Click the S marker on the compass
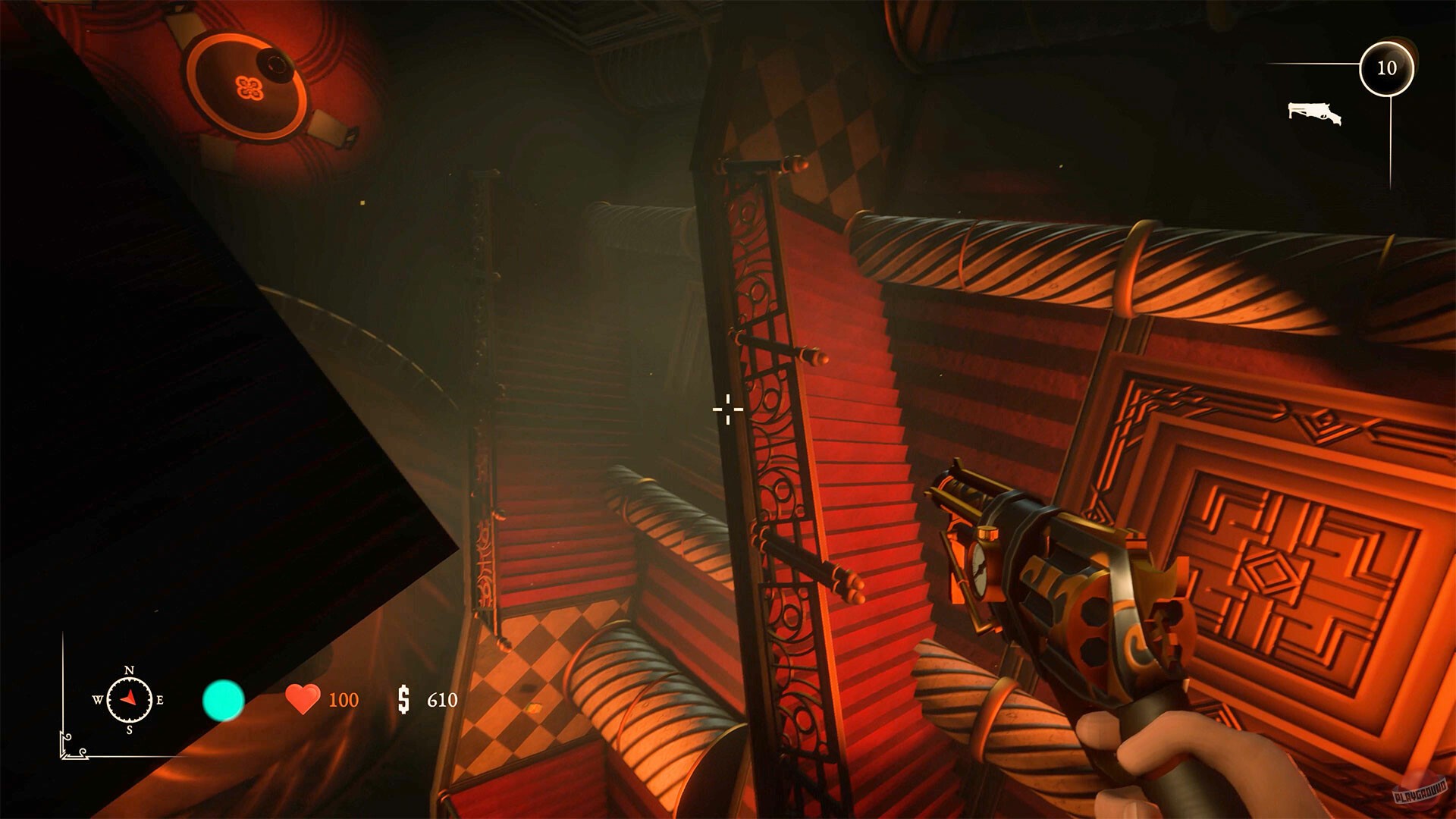The image size is (1456, 819). coord(129,730)
